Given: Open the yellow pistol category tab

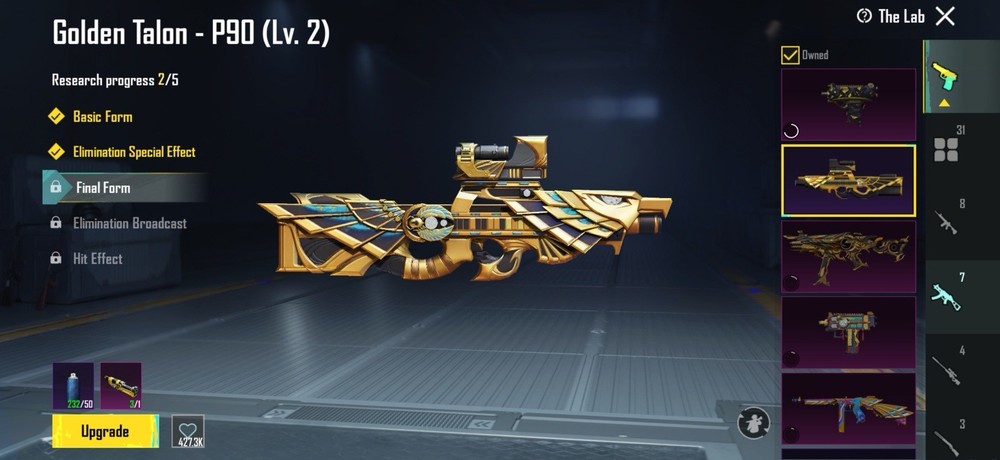Looking at the screenshot, I should 943,77.
